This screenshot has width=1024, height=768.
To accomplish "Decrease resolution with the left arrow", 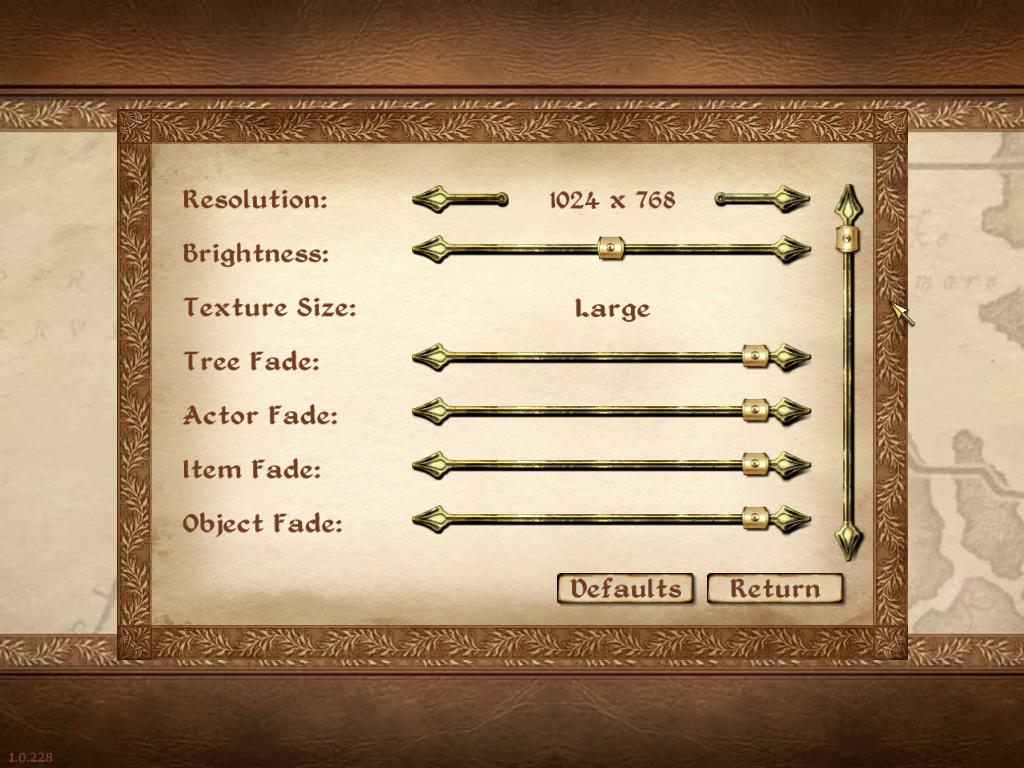I will pyautogui.click(x=432, y=200).
